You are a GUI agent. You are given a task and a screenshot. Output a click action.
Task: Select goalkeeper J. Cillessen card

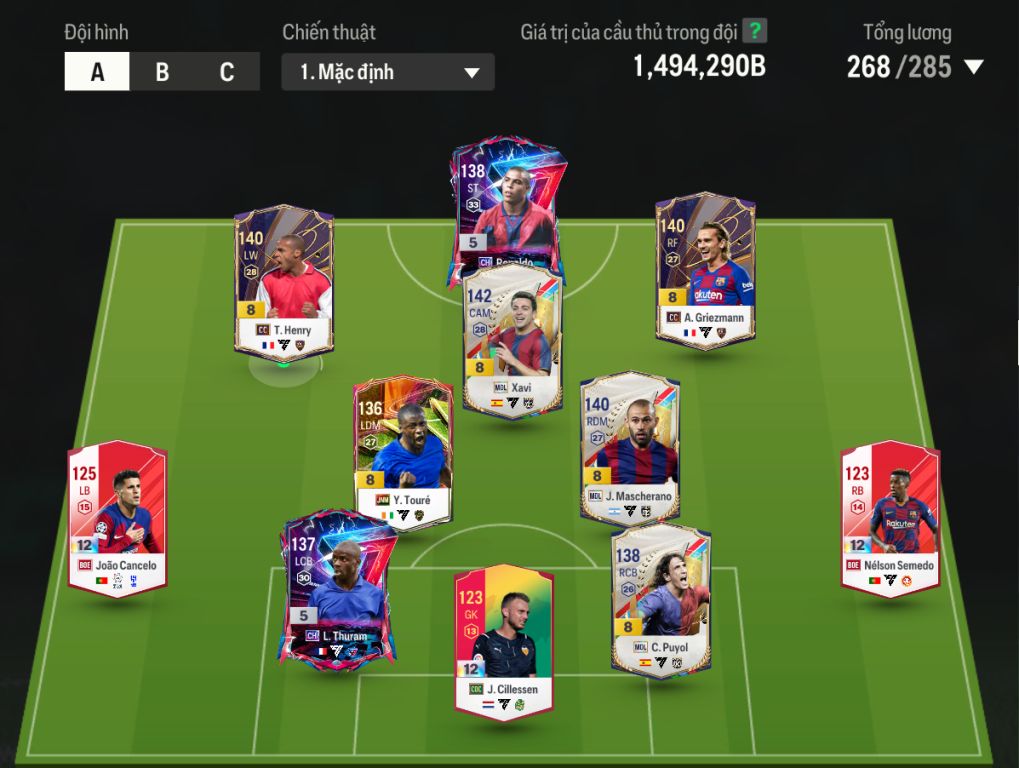504,640
